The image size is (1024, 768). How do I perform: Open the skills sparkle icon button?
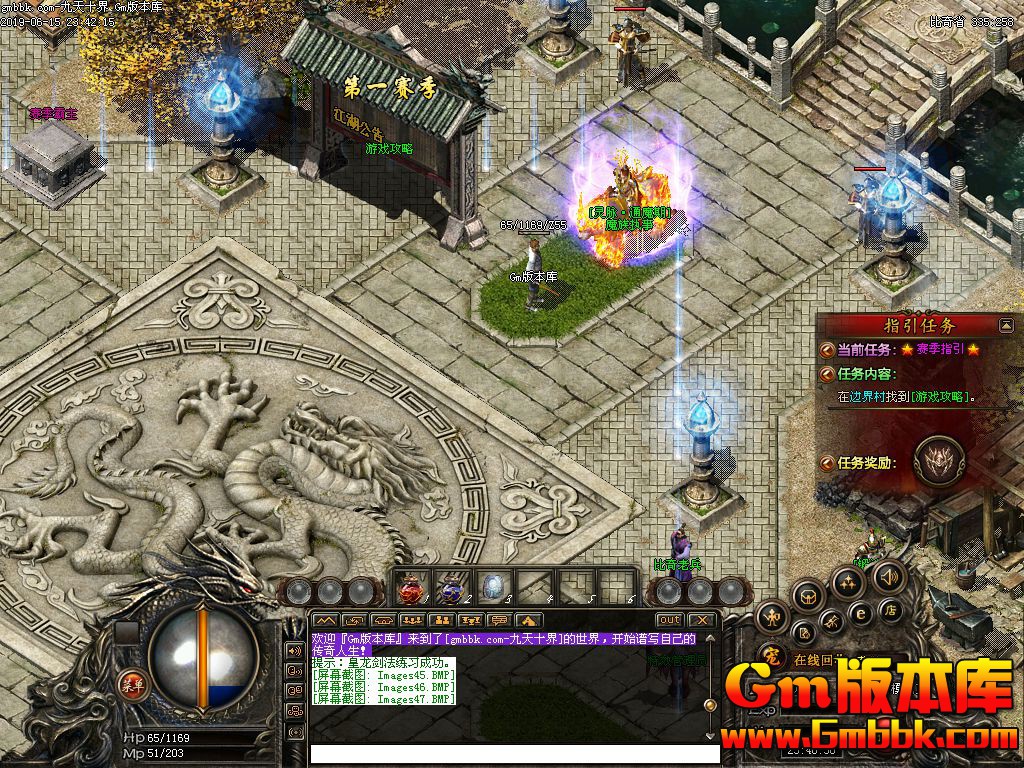pos(848,582)
